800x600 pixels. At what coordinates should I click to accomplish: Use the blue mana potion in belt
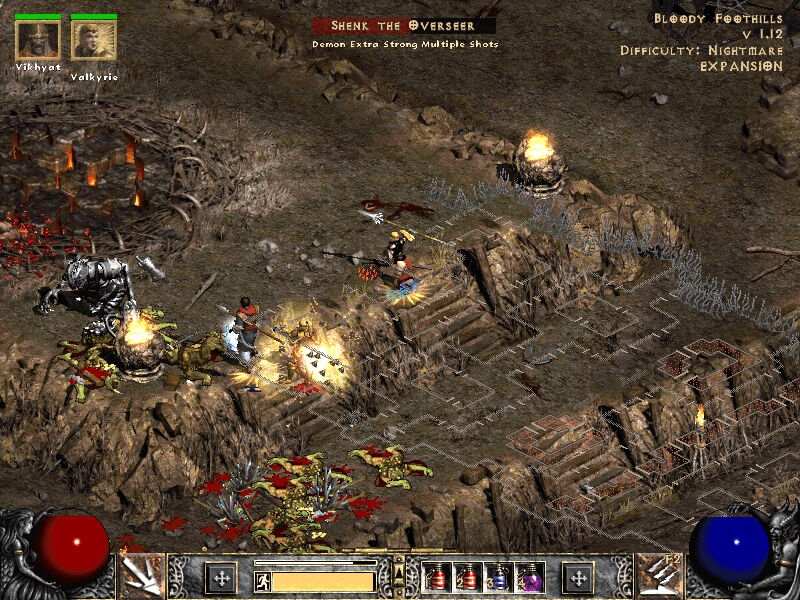[x=496, y=578]
